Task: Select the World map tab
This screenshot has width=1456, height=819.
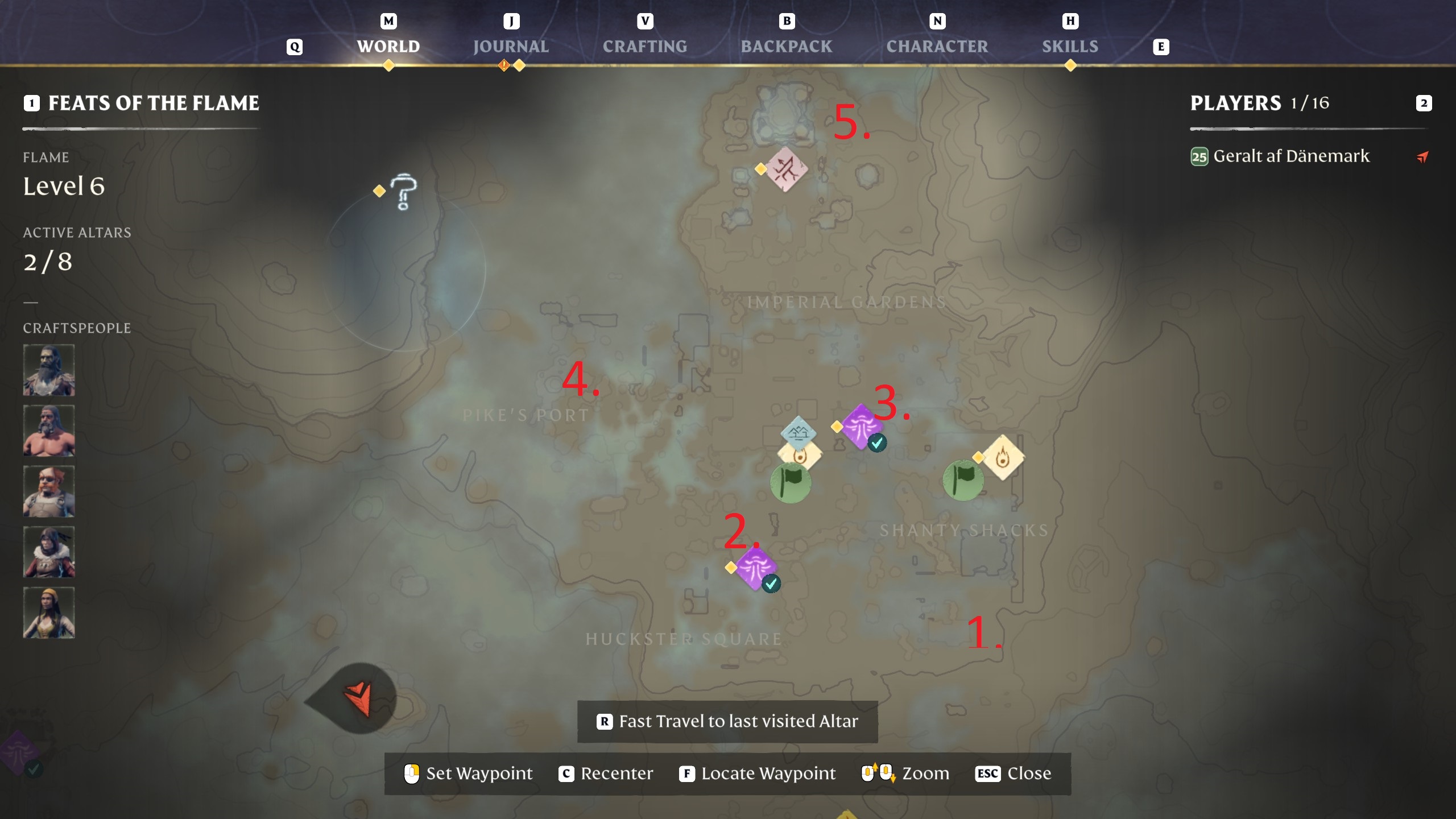Action: click(x=388, y=46)
